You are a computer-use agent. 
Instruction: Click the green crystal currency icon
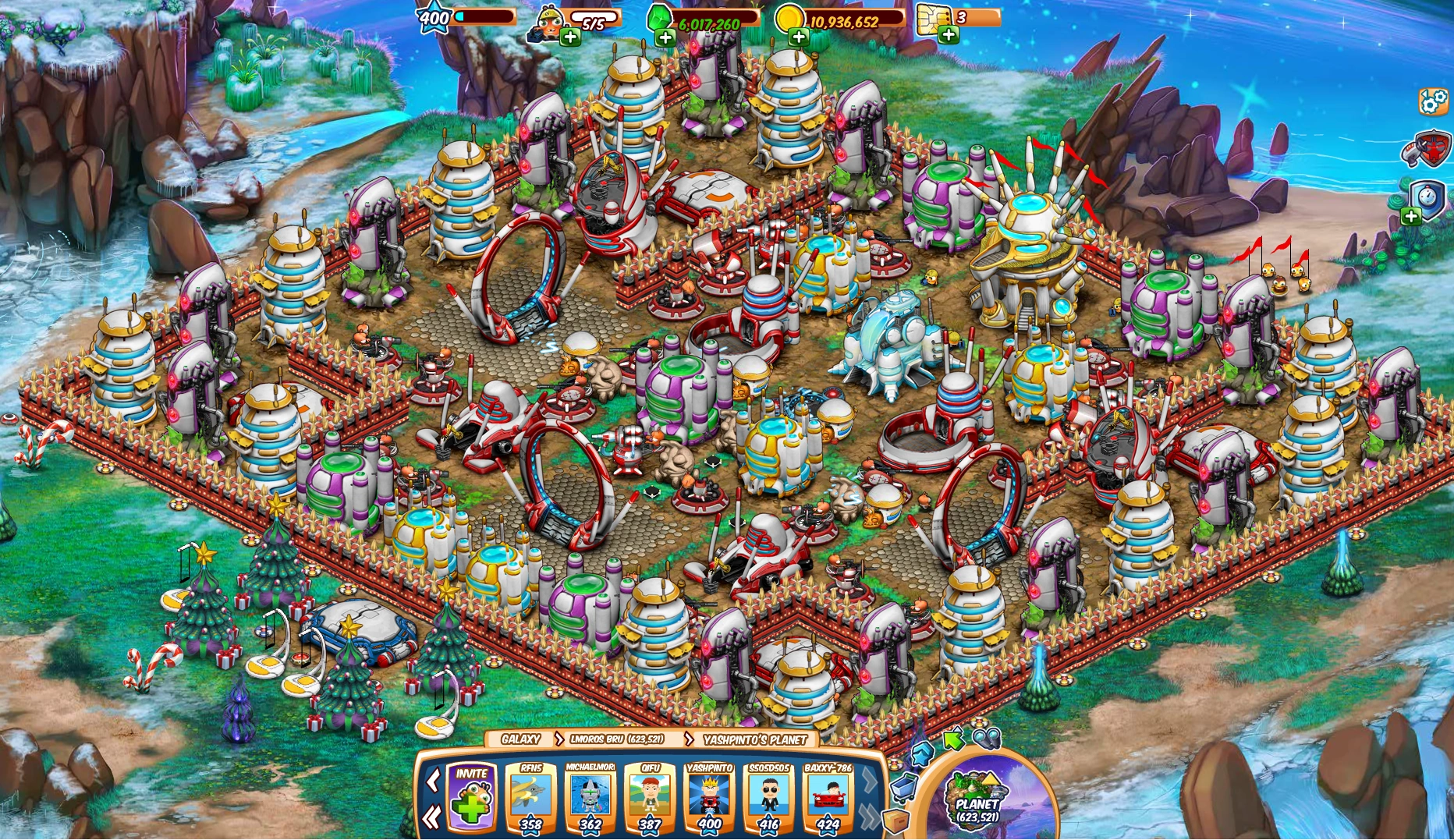pos(658,18)
